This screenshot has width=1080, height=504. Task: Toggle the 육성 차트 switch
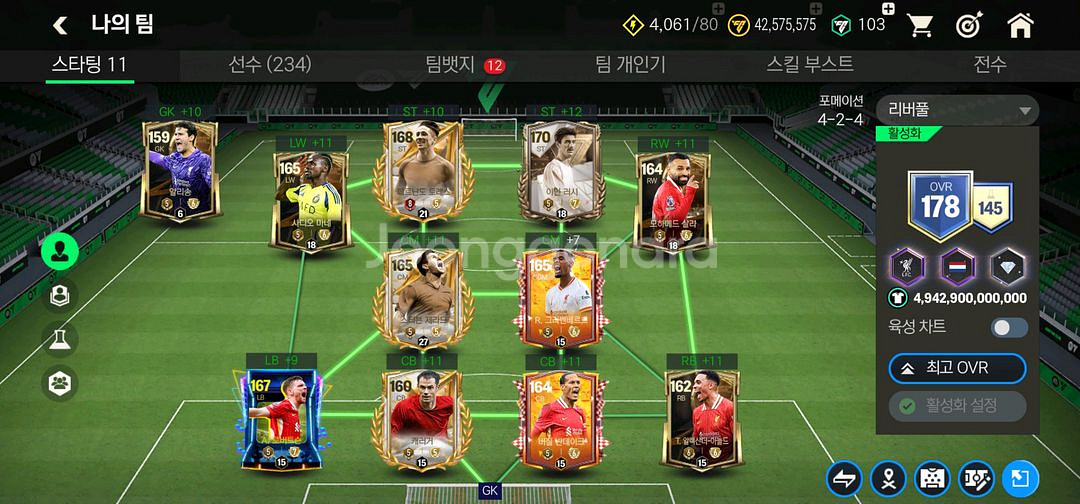(x=1009, y=327)
